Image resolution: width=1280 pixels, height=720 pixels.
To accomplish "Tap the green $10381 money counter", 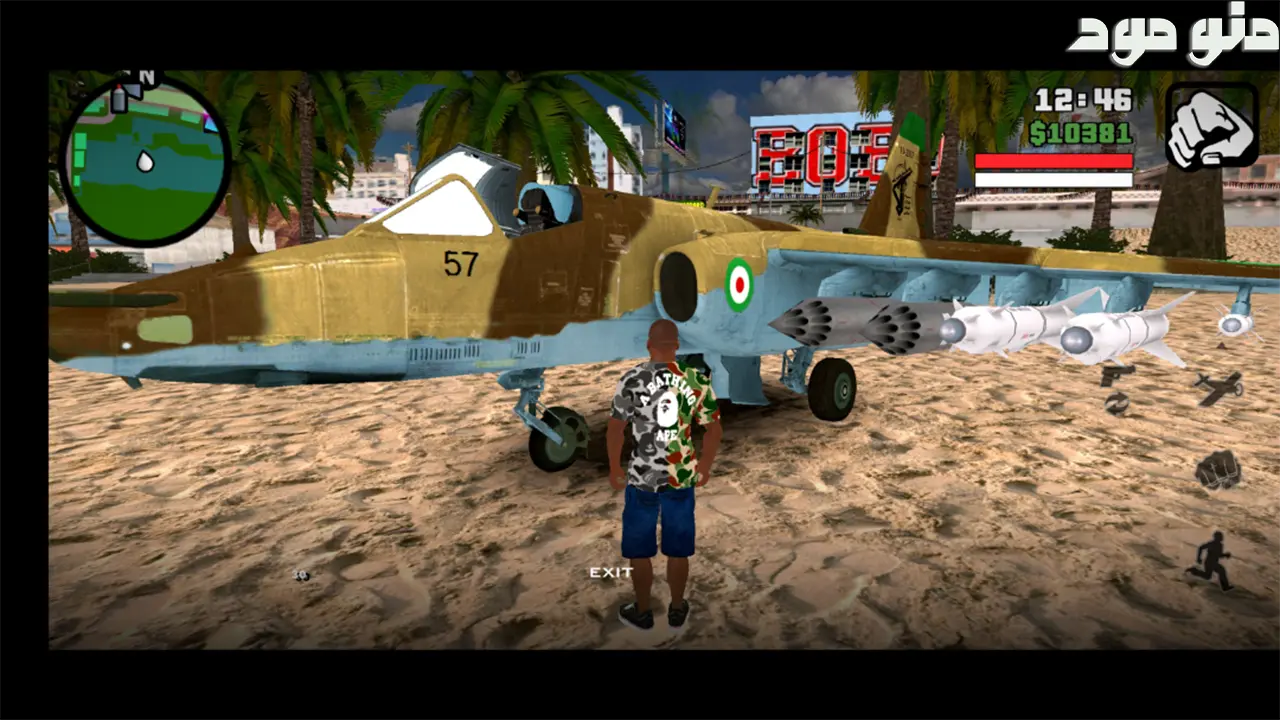I will pyautogui.click(x=1079, y=132).
